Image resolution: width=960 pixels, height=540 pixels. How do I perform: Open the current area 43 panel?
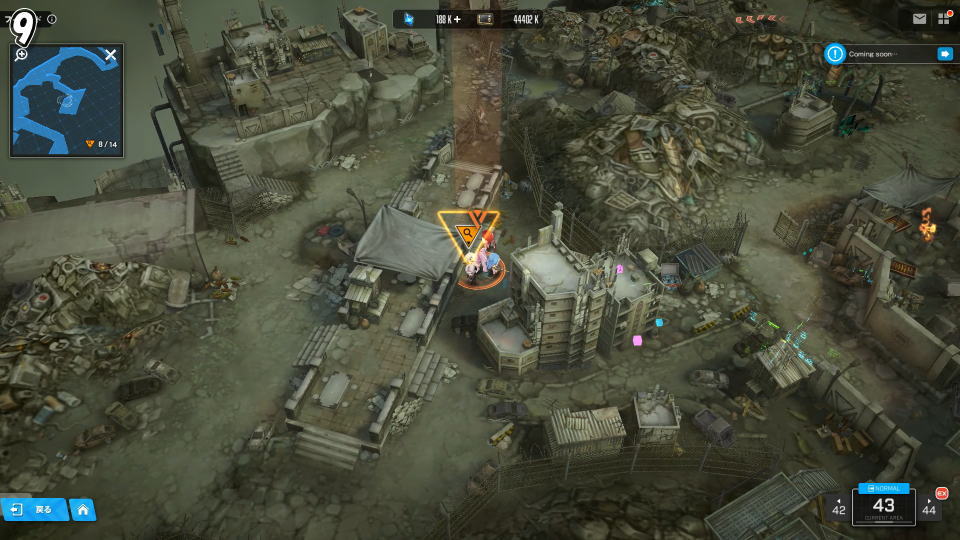pos(884,507)
